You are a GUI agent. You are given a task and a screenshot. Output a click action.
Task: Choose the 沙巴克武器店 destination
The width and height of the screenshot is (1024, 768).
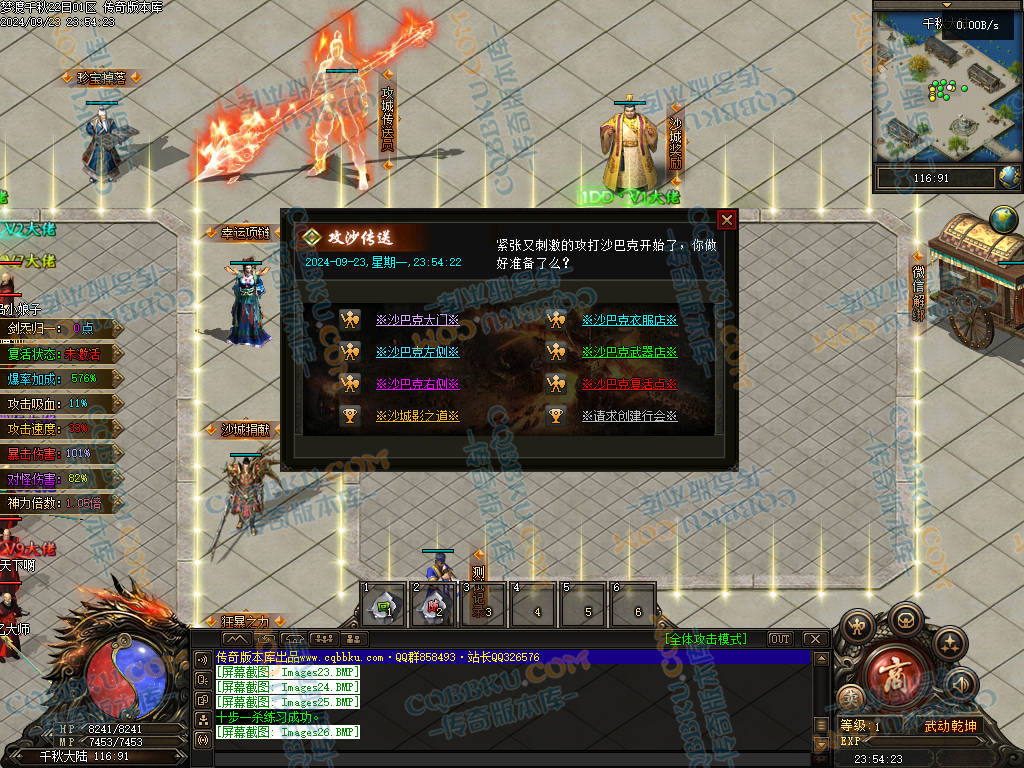click(629, 352)
